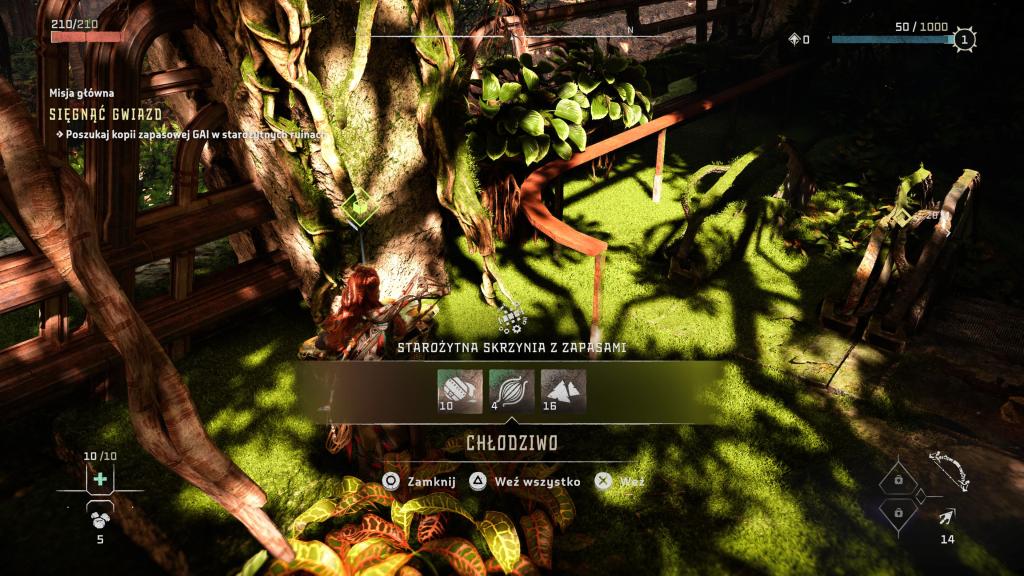Pick the metal shards slot showing 16

pos(563,391)
